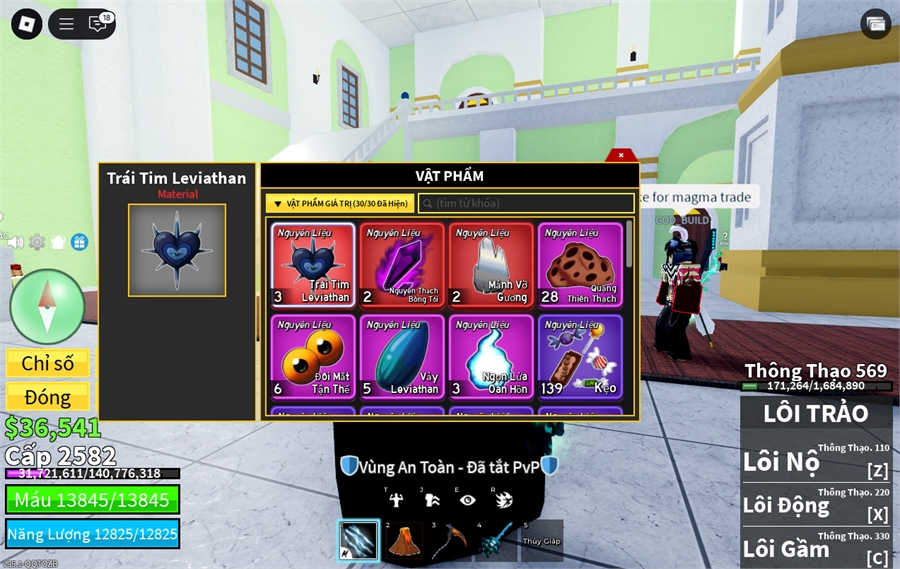
Task: Open the Chỉ số stats panel
Action: click(48, 363)
